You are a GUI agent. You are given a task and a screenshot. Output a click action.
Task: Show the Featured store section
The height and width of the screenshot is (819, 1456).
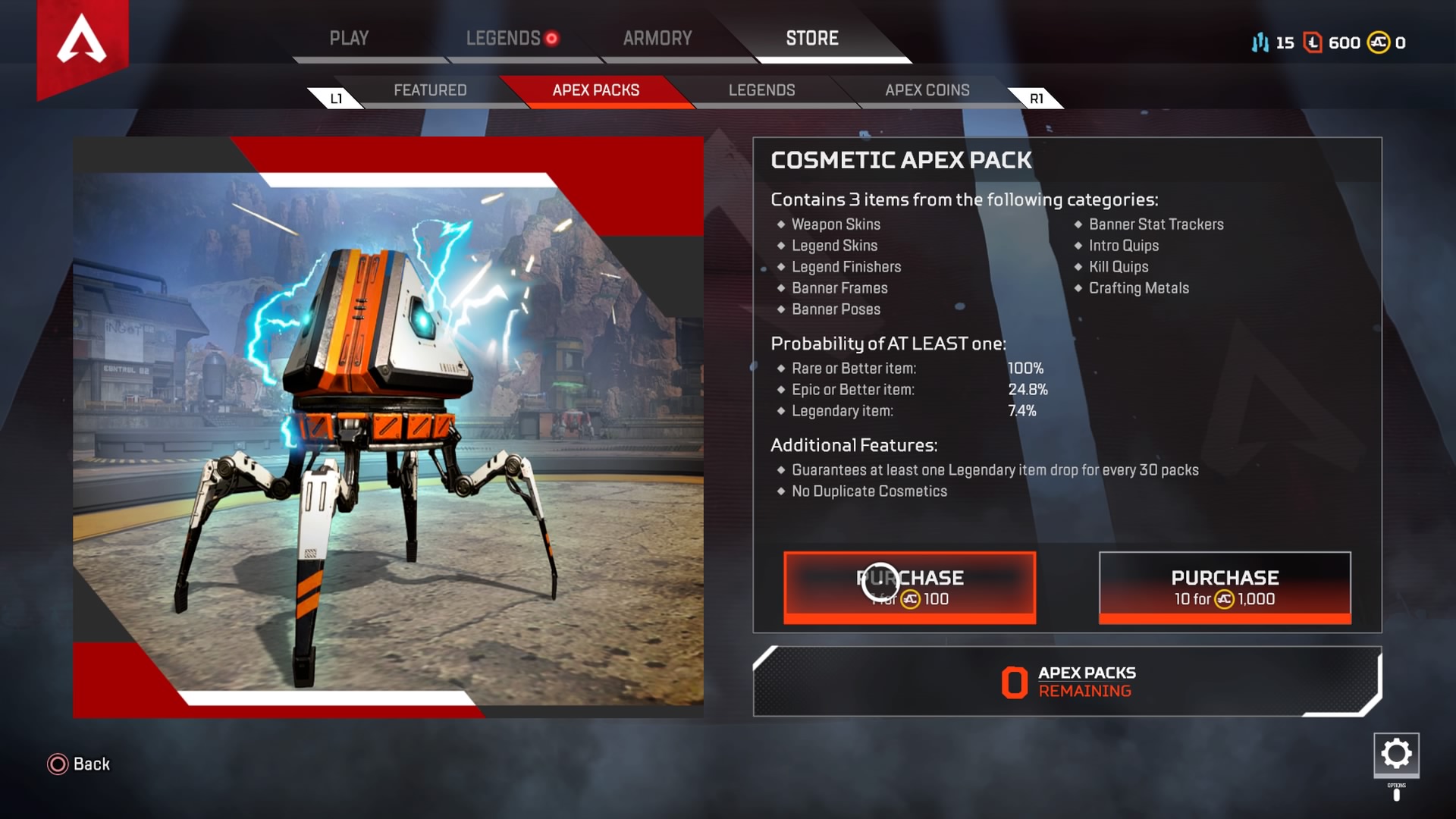[x=430, y=90]
